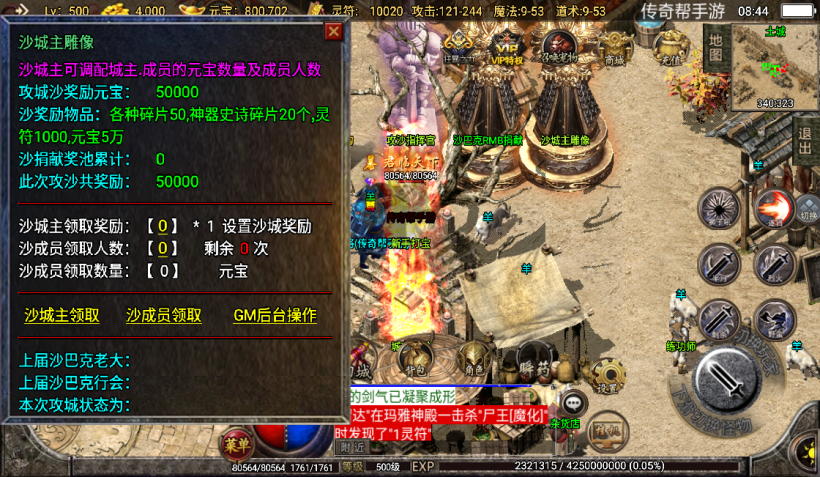Select the 沙成员领取 option
Screen dimensions: 820x477
(x=164, y=315)
